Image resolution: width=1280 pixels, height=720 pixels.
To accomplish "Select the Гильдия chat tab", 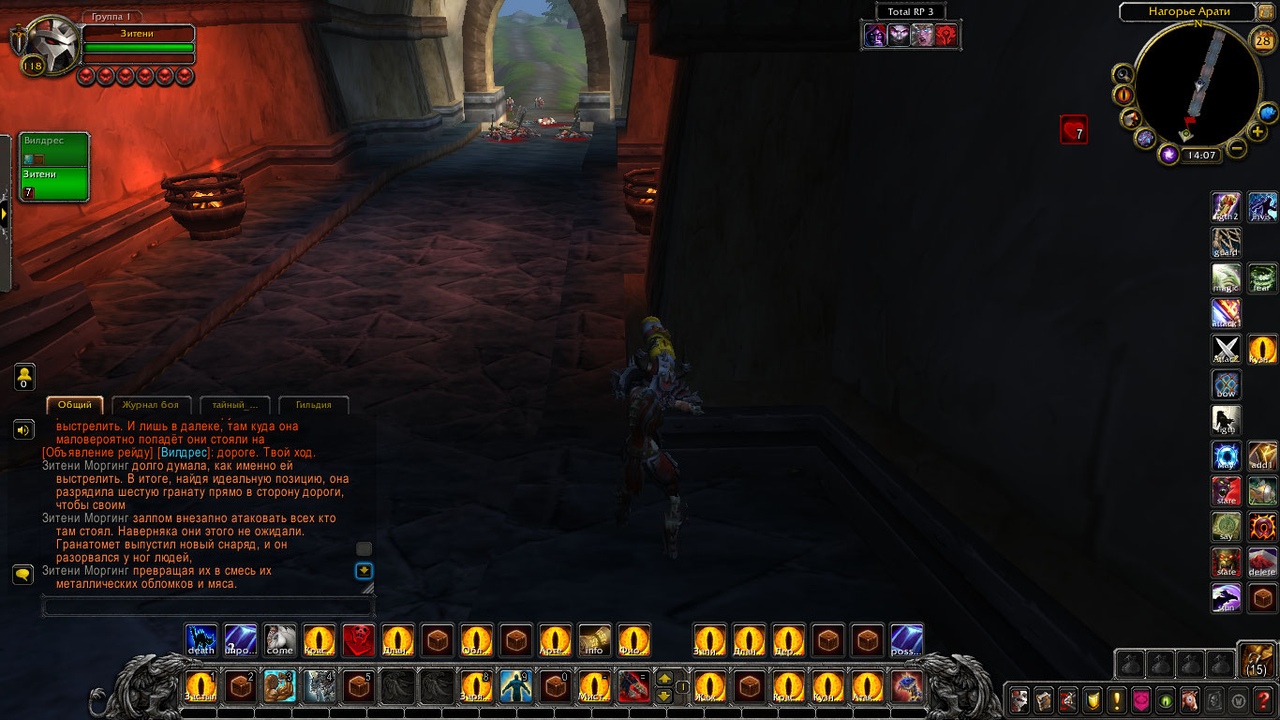I will click(x=313, y=405).
